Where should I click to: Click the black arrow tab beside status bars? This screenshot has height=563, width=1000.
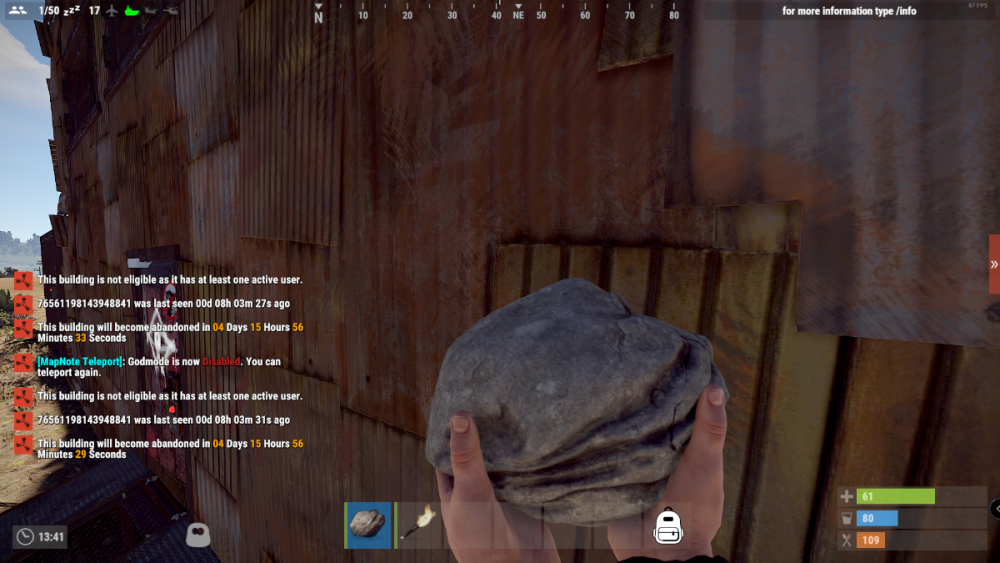coord(995,509)
